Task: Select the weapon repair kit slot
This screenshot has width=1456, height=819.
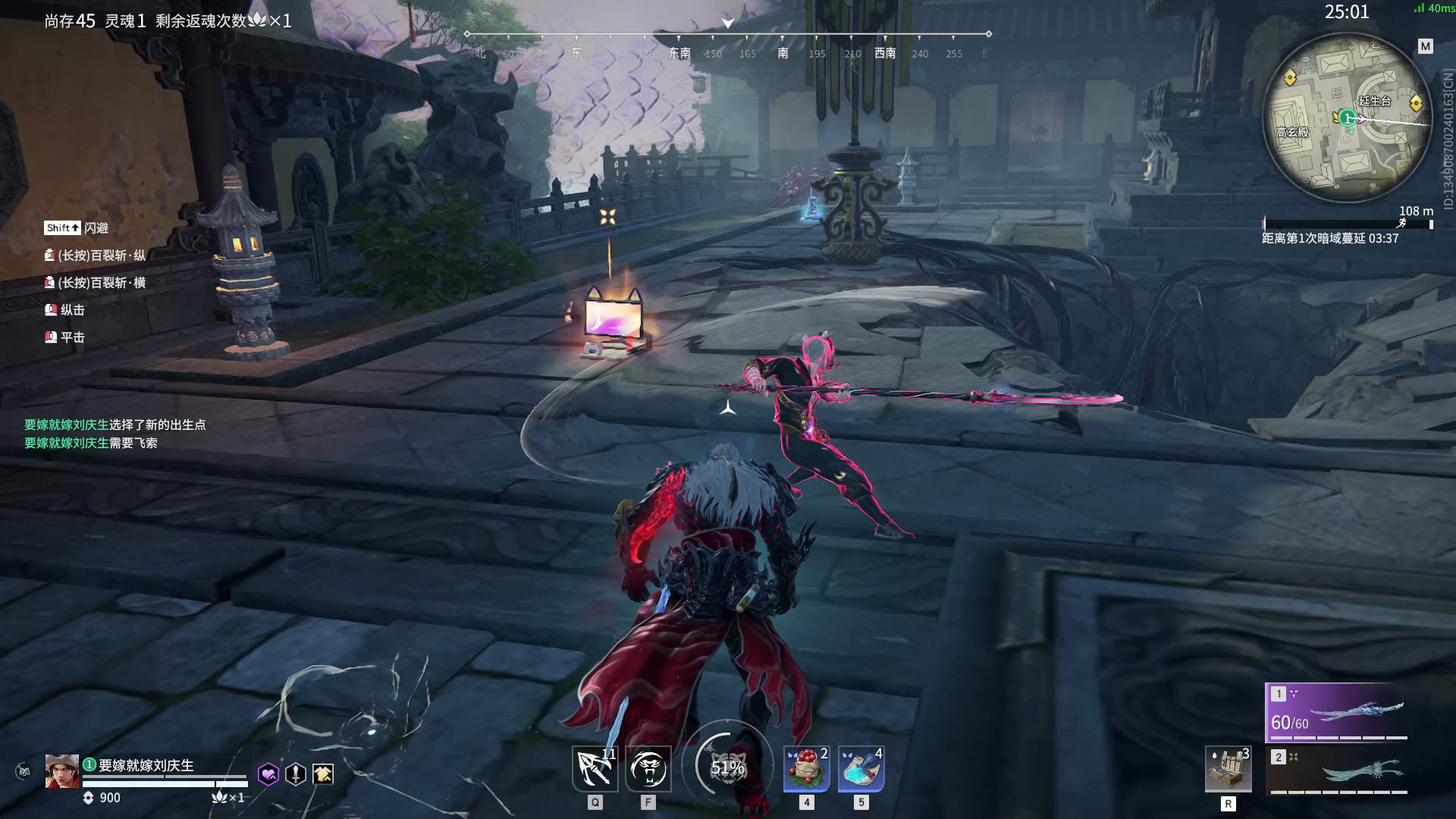Action: click(1228, 769)
